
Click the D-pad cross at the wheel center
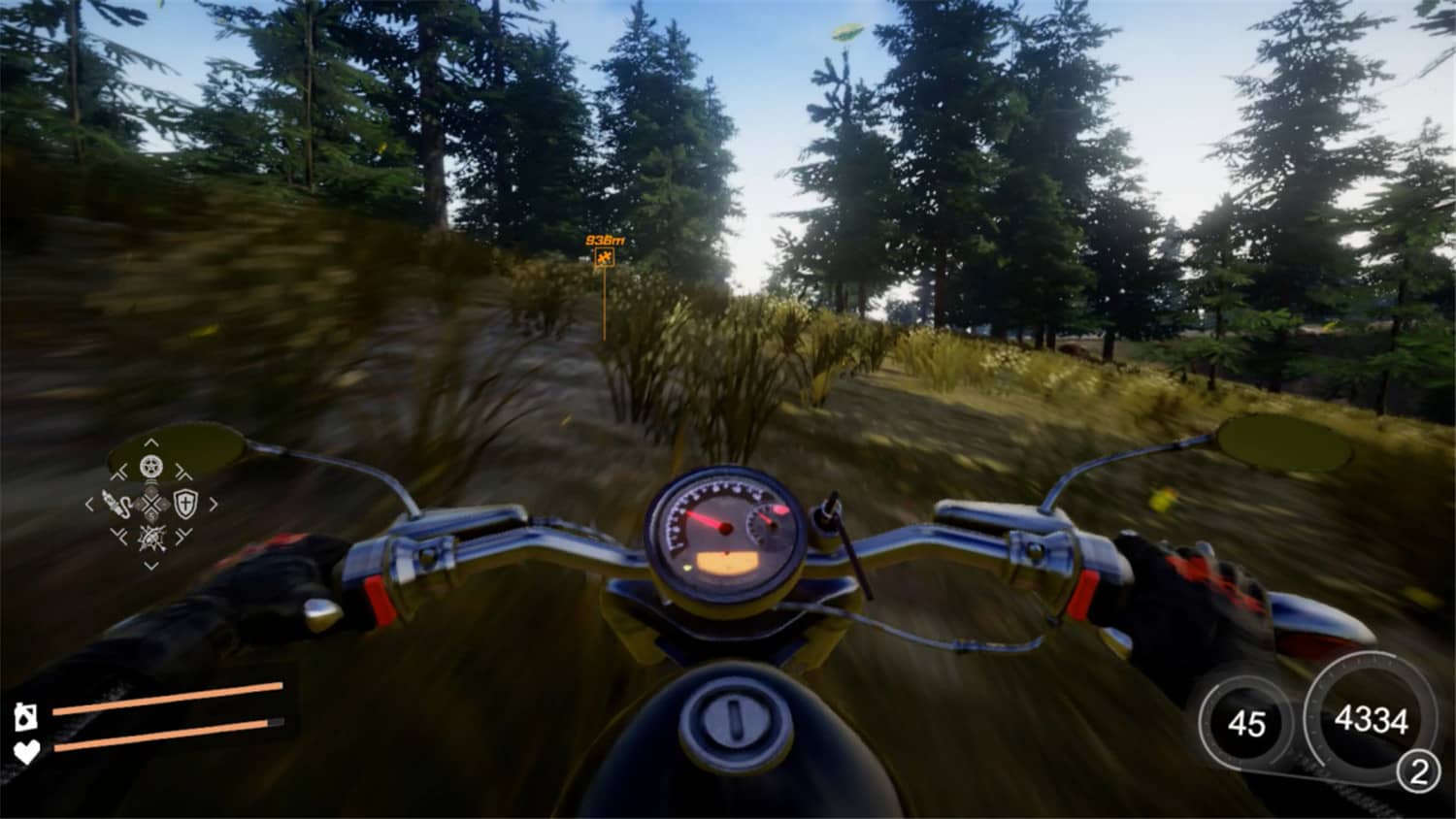click(151, 503)
